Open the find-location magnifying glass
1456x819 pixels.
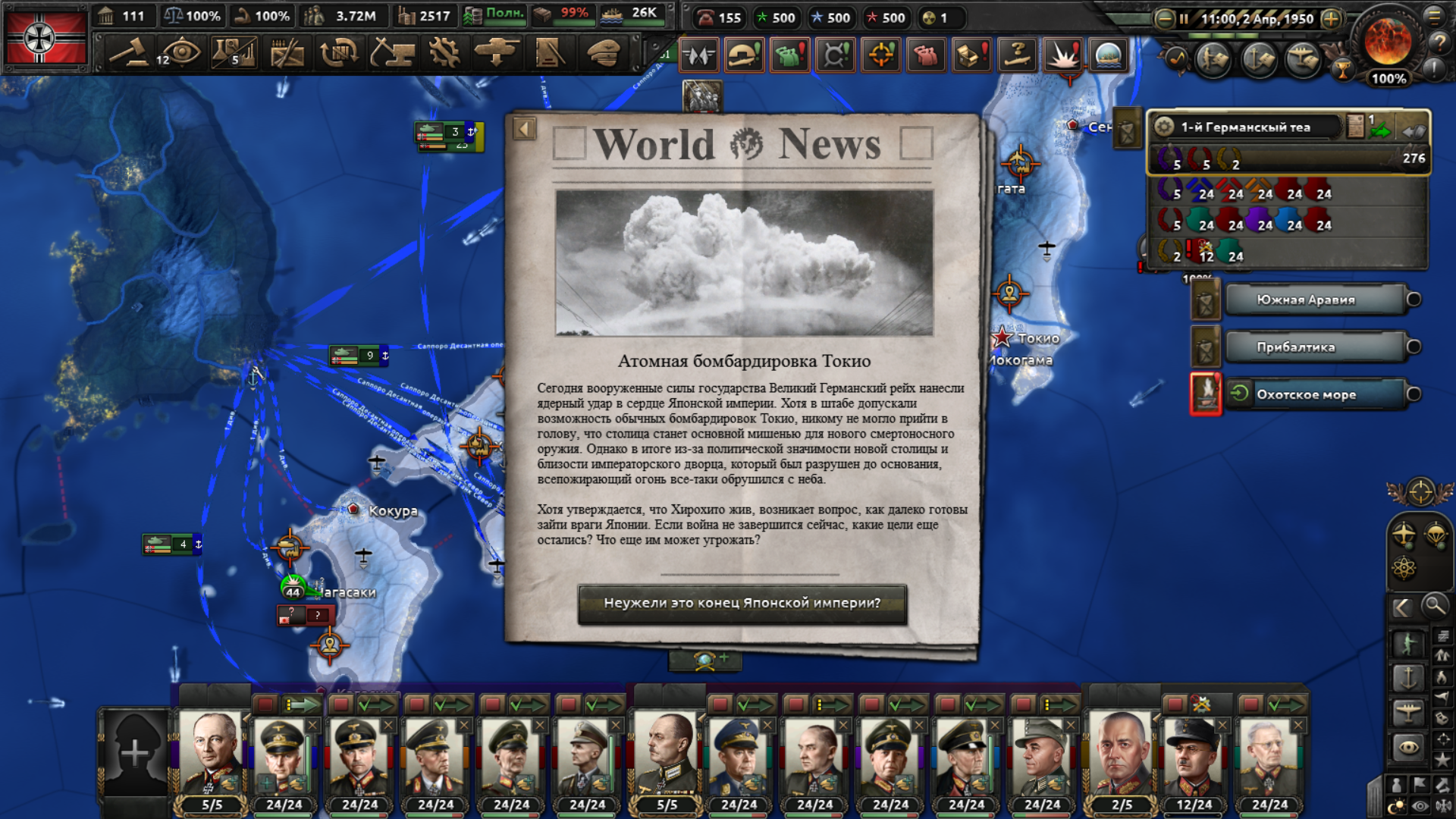(1434, 606)
